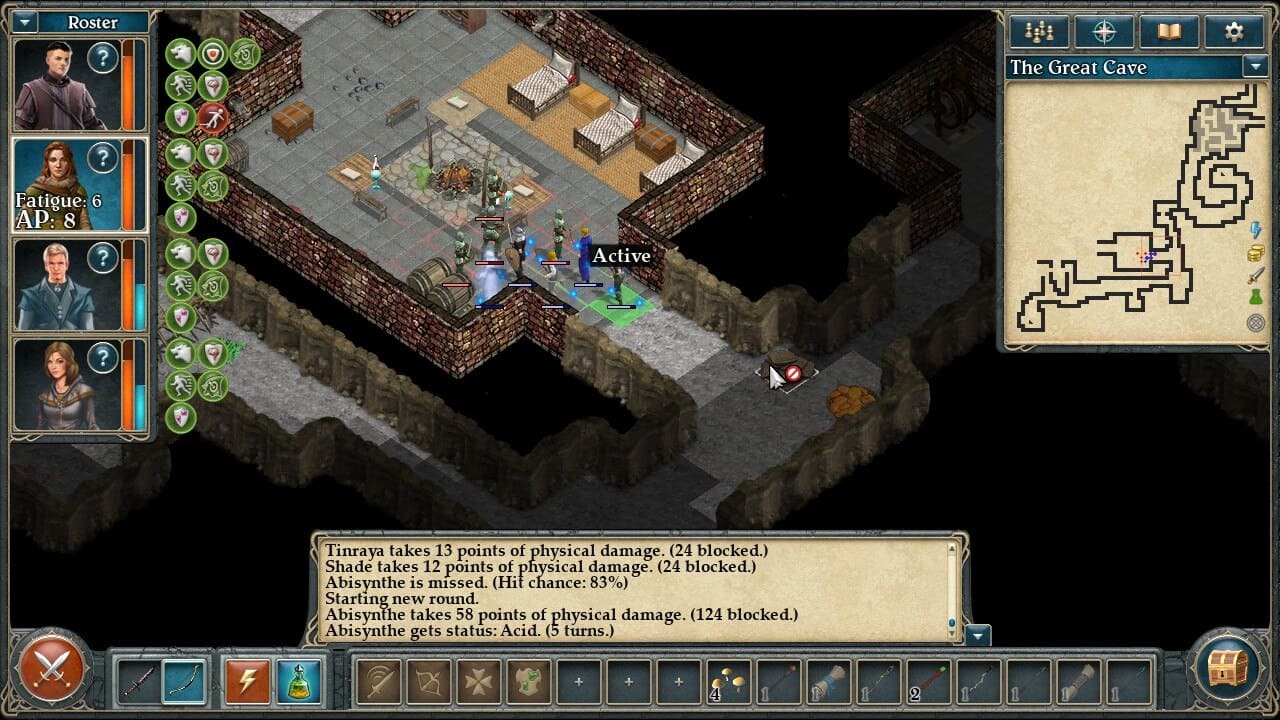Viewport: 1280px width, 720px height.
Task: Toggle the crossed swords combat button
Action: 49,669
